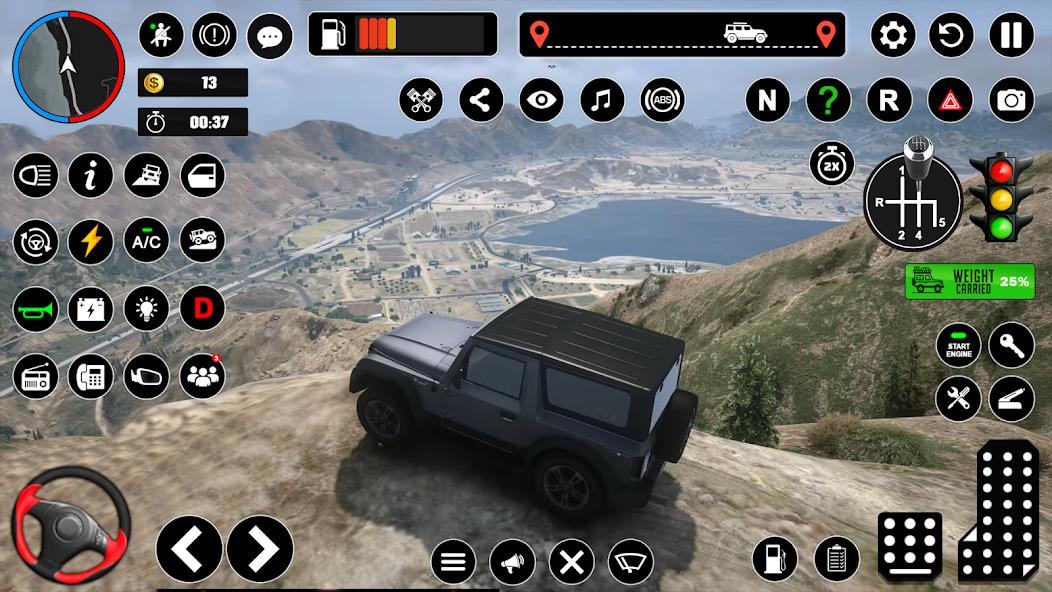The width and height of the screenshot is (1052, 592).
Task: Honk the green horn button
Action: 36,309
